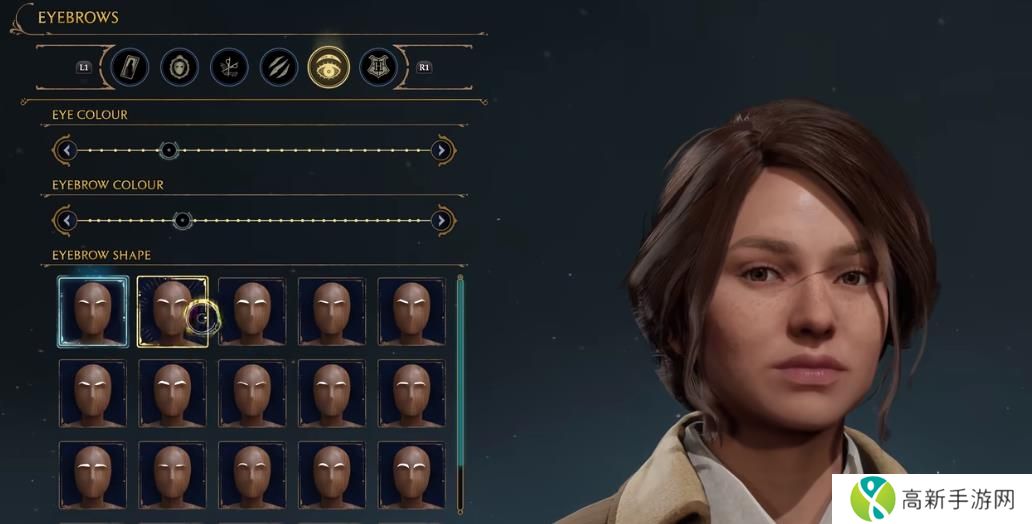The height and width of the screenshot is (524, 1032).
Task: Switch to the face mask tab
Action: coord(180,67)
